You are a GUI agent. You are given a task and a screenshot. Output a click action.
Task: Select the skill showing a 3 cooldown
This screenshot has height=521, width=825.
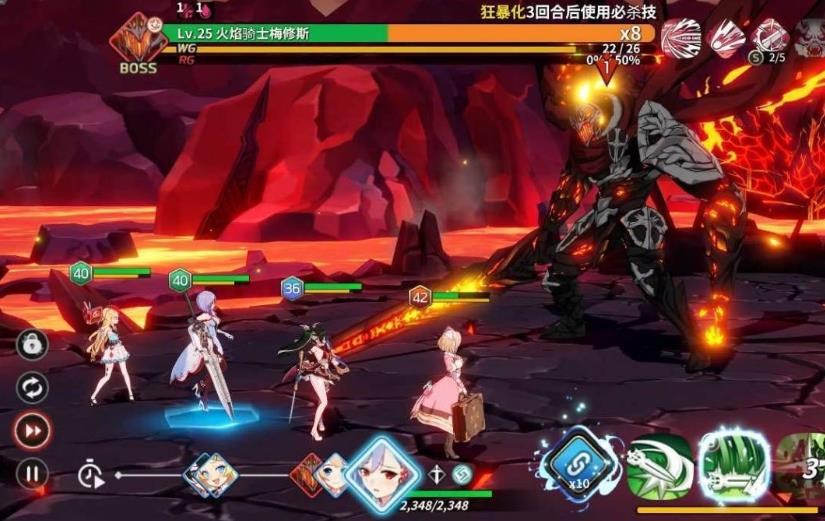tap(803, 466)
